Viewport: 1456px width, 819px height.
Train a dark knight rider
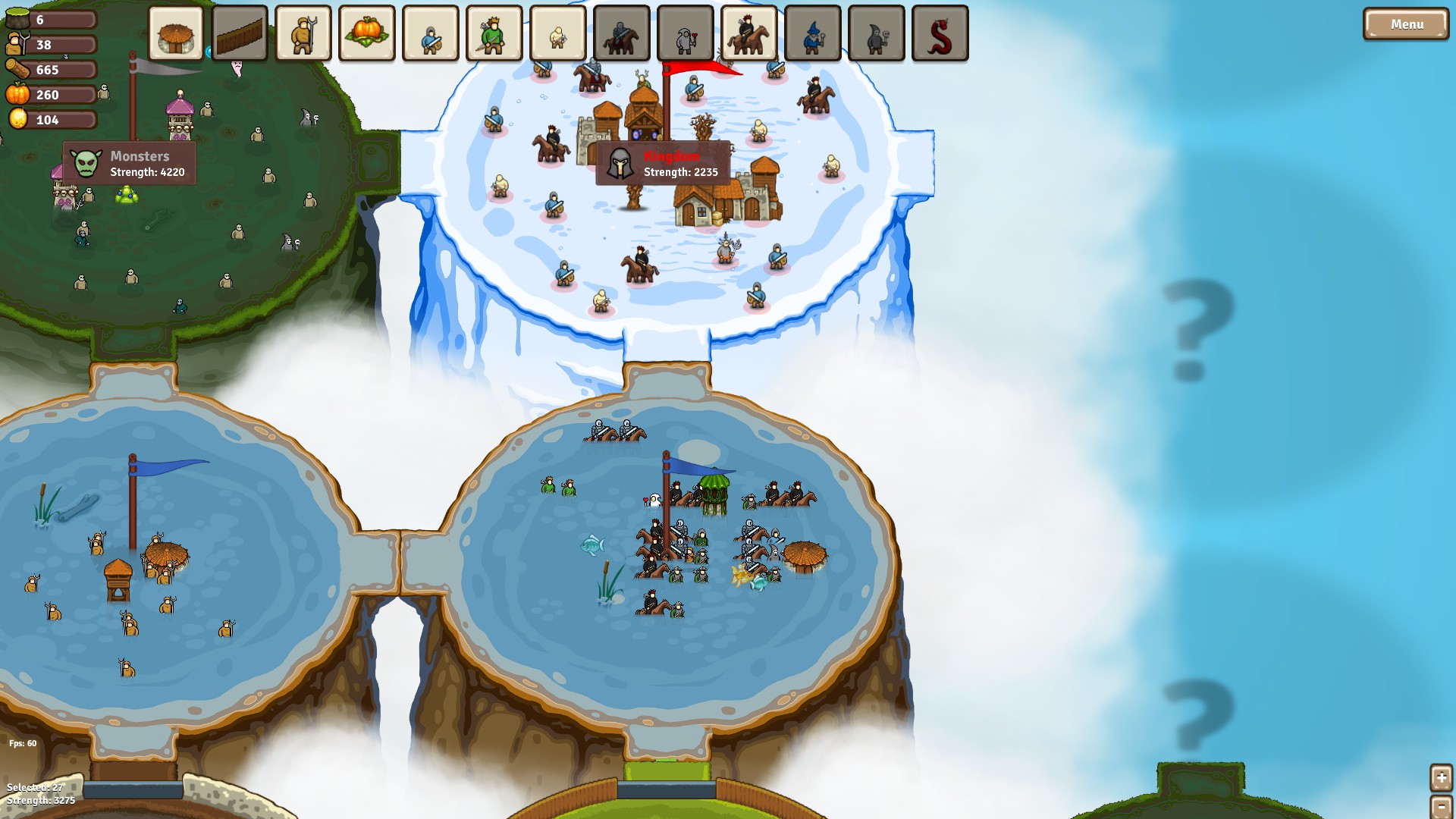[x=621, y=33]
